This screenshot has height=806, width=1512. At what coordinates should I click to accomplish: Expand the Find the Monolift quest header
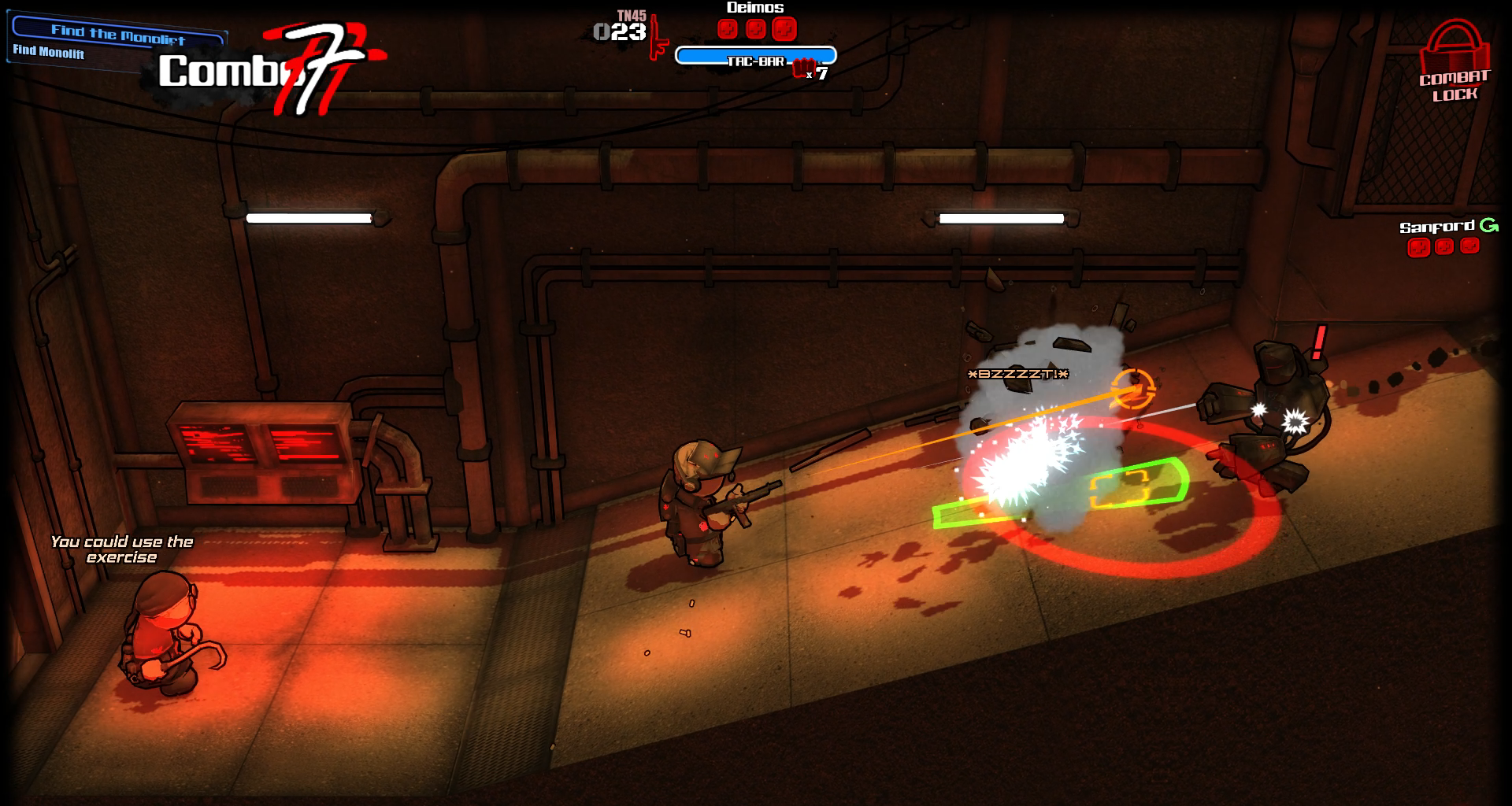[117, 34]
